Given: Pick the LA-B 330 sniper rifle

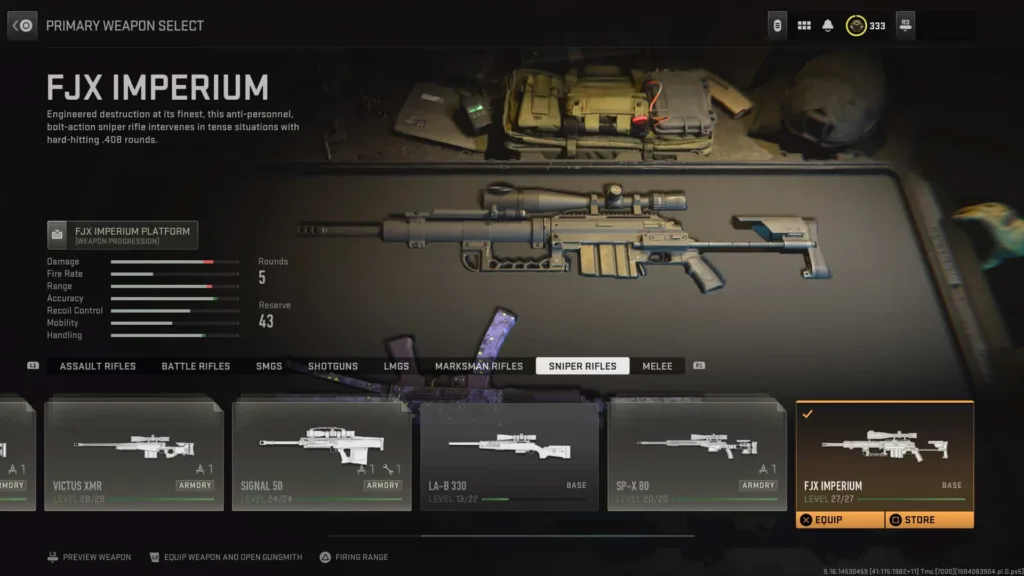Looking at the screenshot, I should pyautogui.click(x=509, y=455).
